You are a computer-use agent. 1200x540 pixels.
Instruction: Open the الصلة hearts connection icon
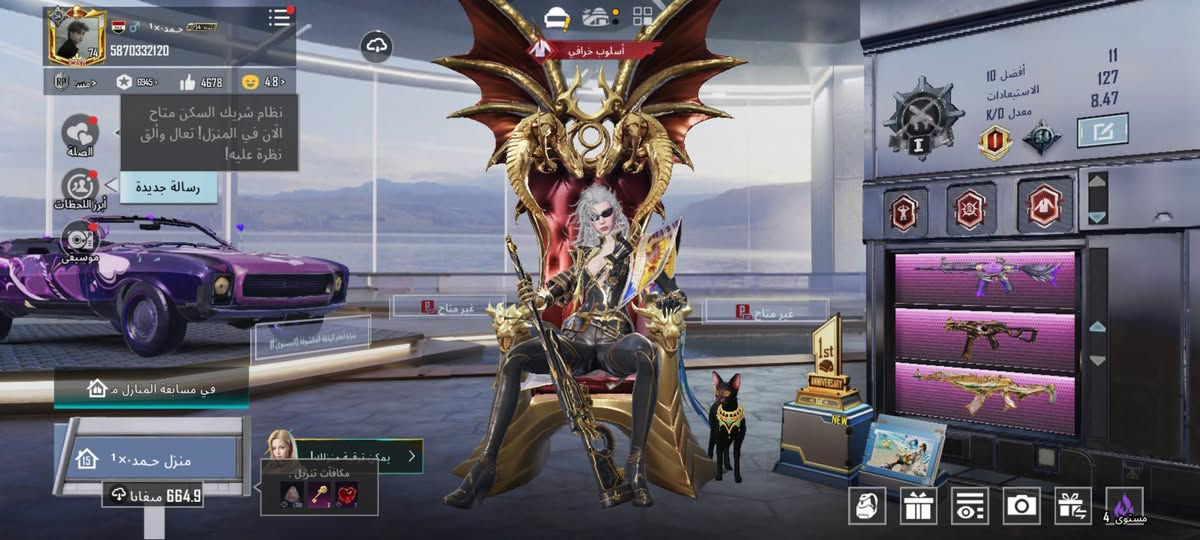coord(79,133)
